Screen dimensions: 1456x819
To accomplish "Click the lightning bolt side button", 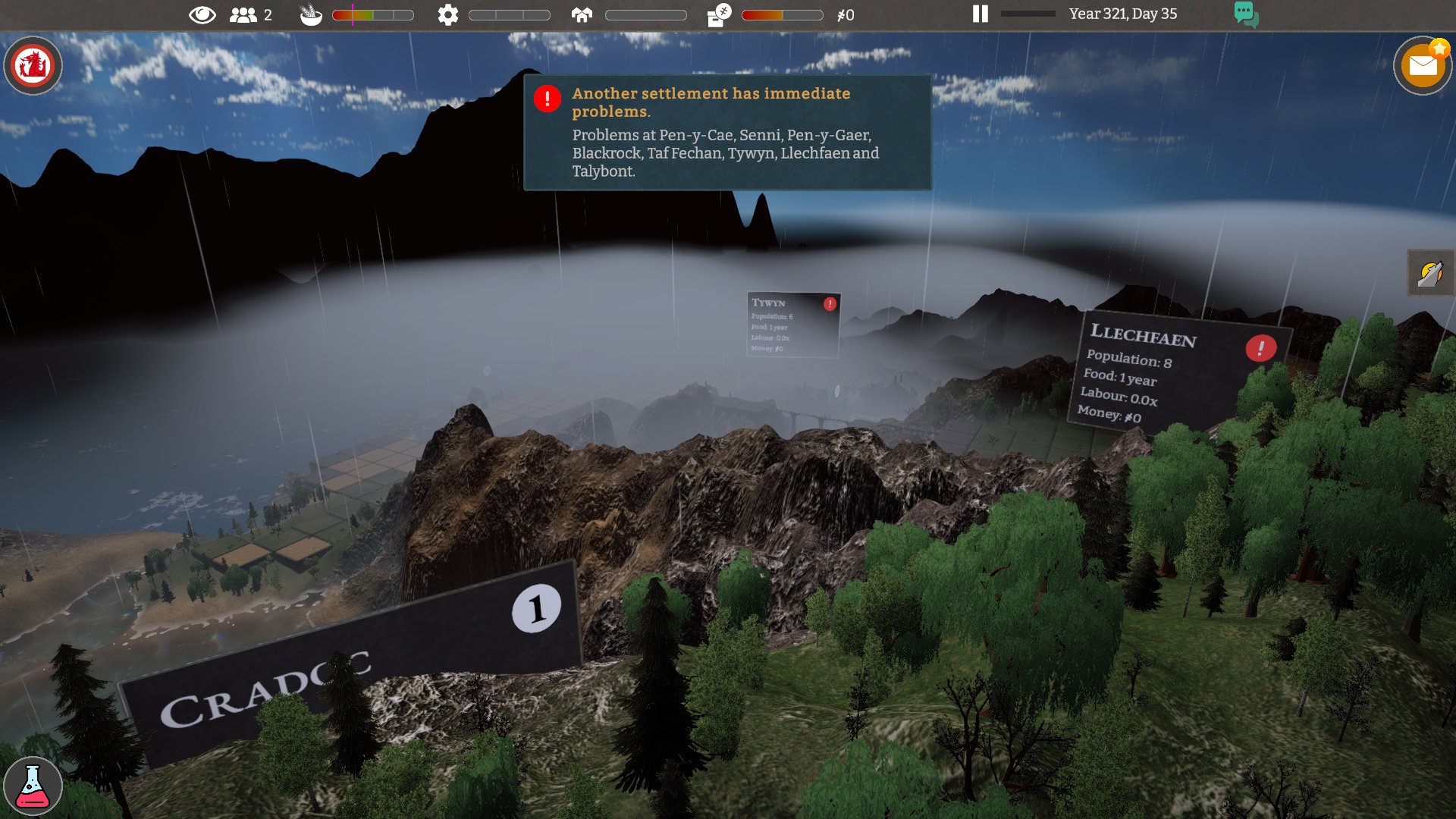I will 1430,273.
